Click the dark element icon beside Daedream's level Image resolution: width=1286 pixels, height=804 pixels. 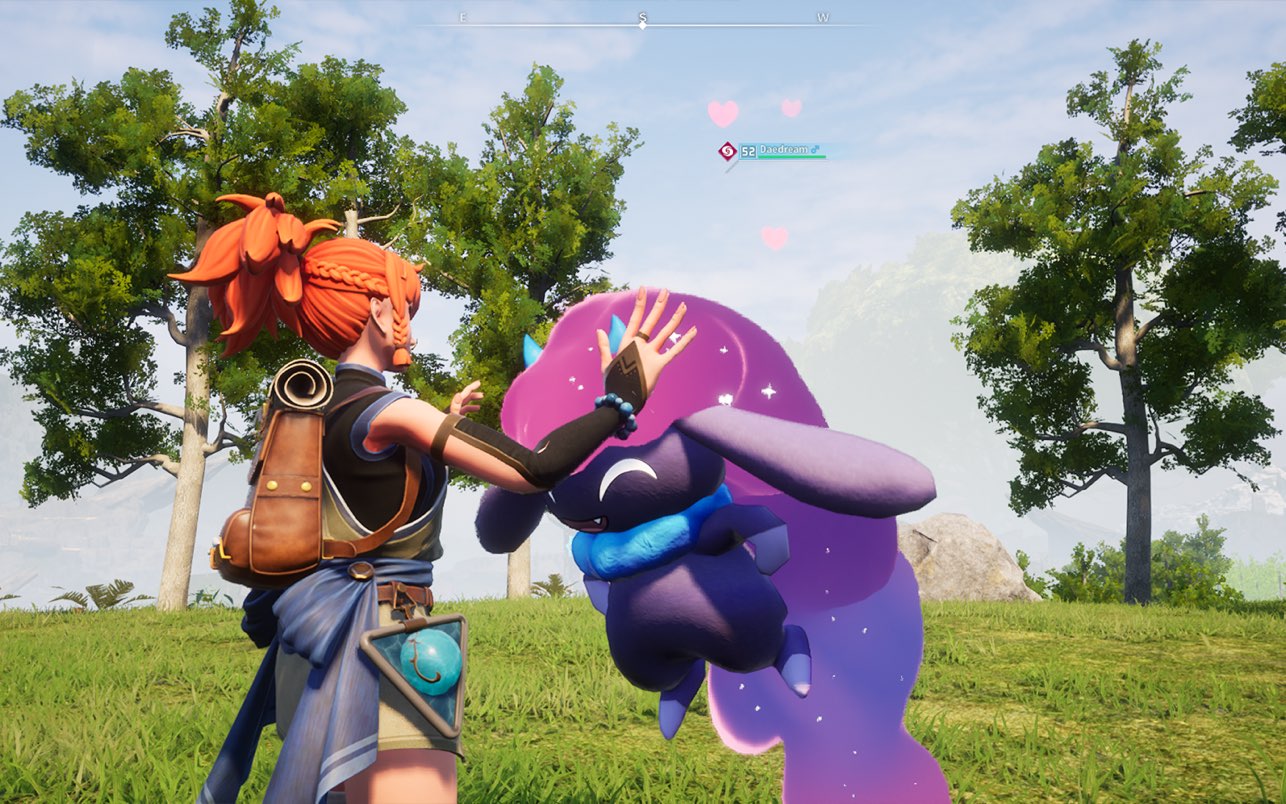click(727, 151)
